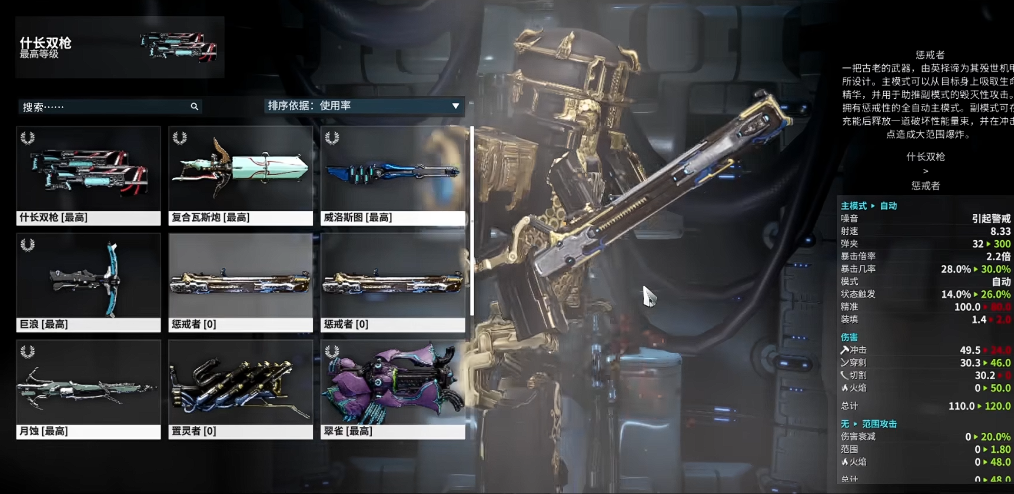
Task: Pick the purple 翠雀 weapon tile
Action: pyautogui.click(x=393, y=389)
